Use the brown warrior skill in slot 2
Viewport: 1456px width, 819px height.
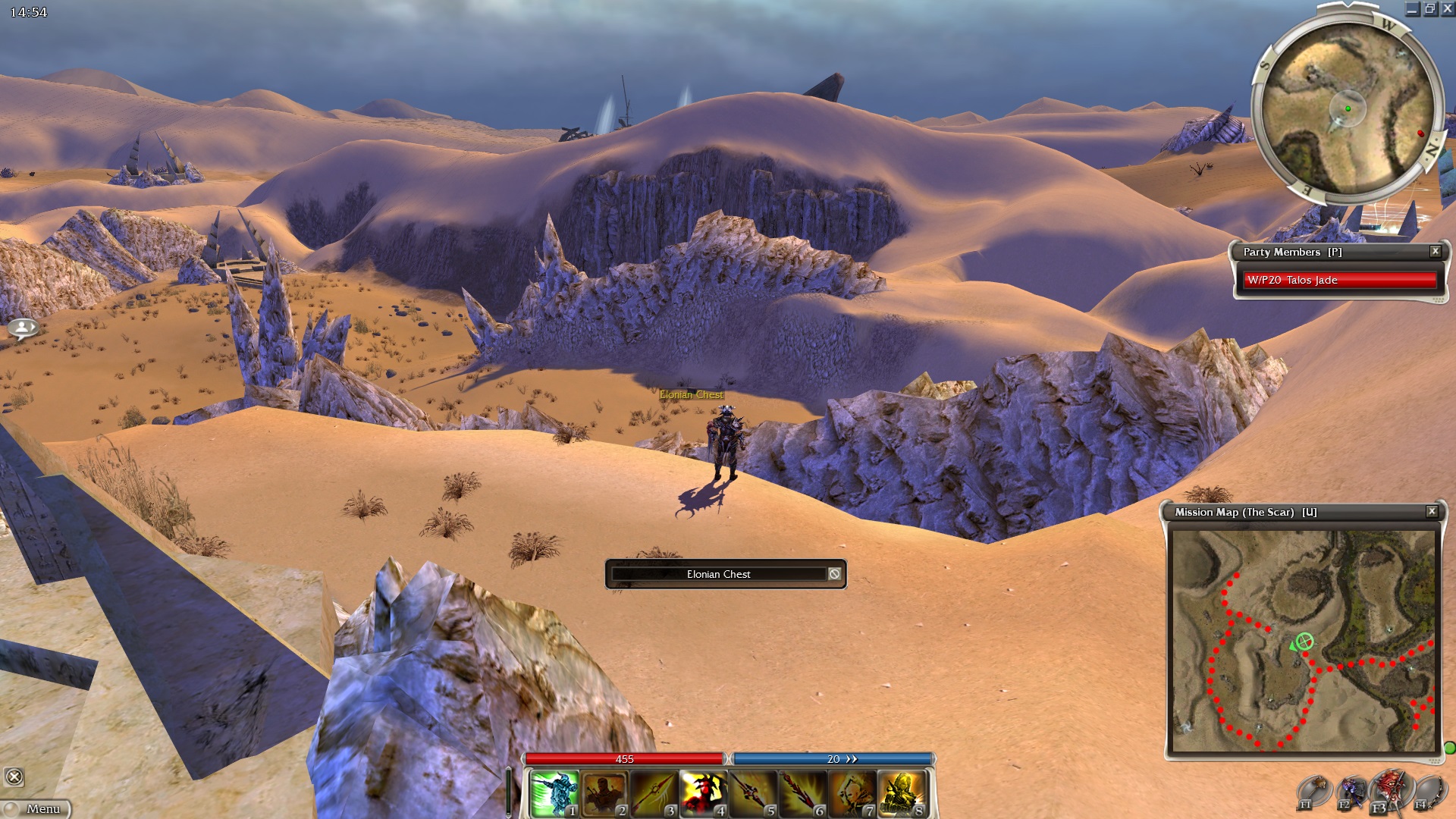tap(604, 793)
